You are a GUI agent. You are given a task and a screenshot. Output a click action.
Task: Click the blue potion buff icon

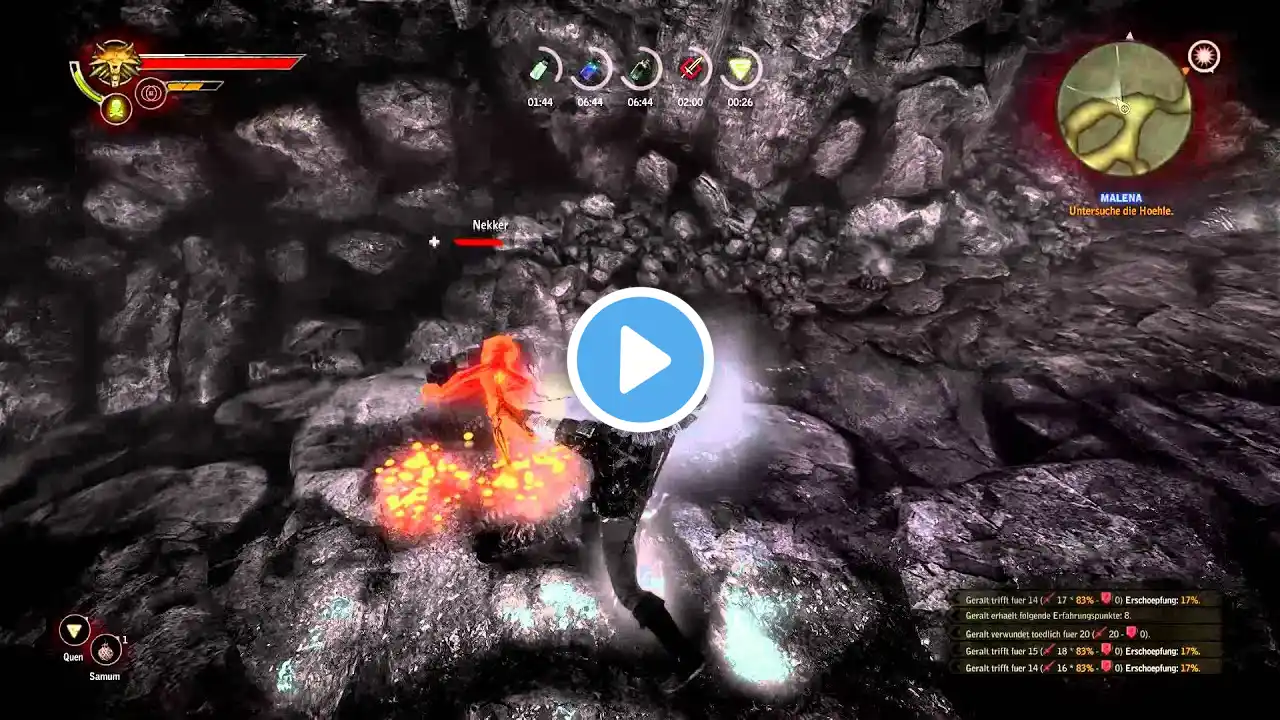pyautogui.click(x=590, y=69)
